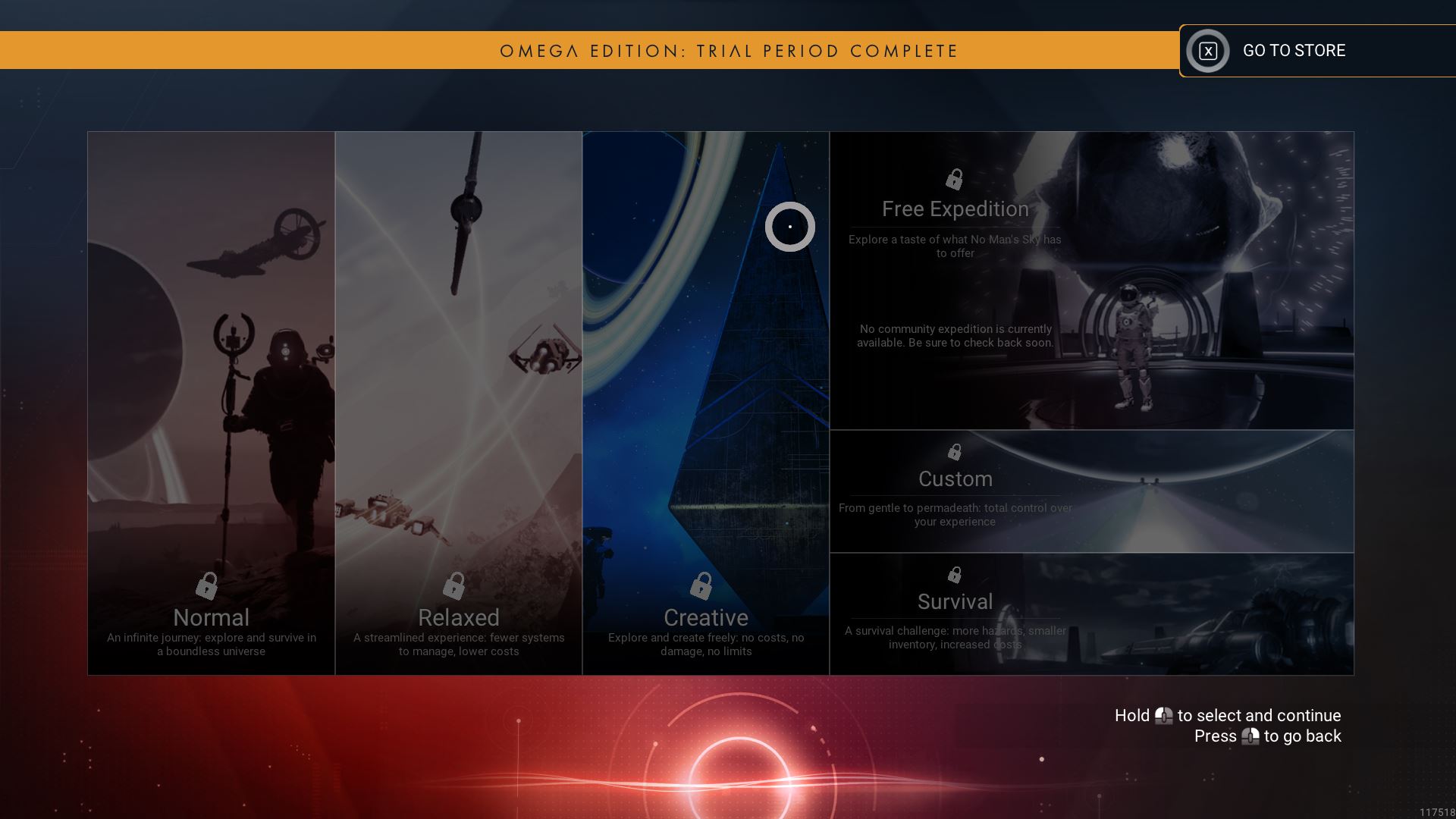Select the Free Expedition panel
Image resolution: width=1456 pixels, height=819 pixels.
pos(1091,281)
